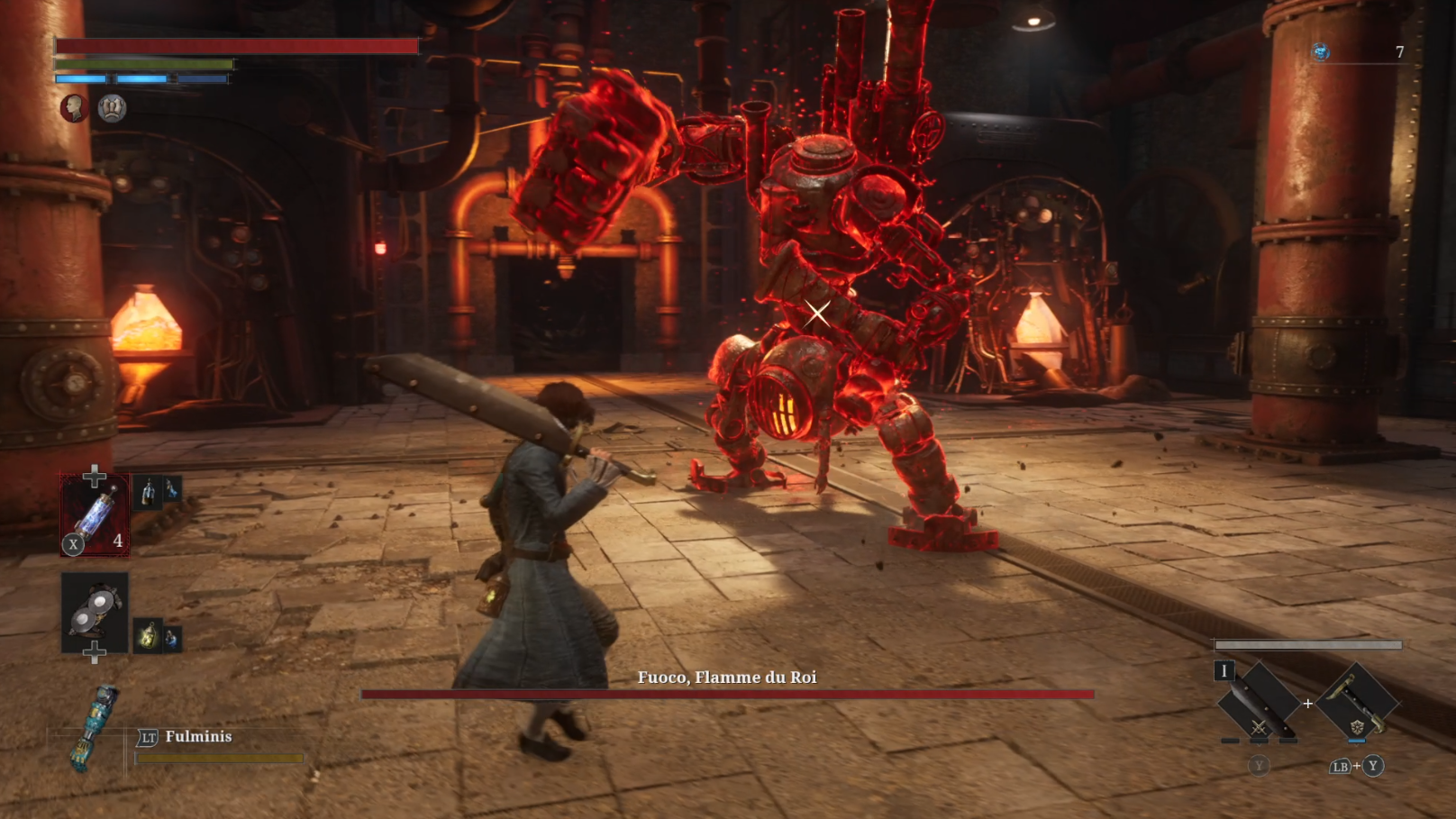Click the X button prompt on the Pulse Cell

[x=72, y=544]
